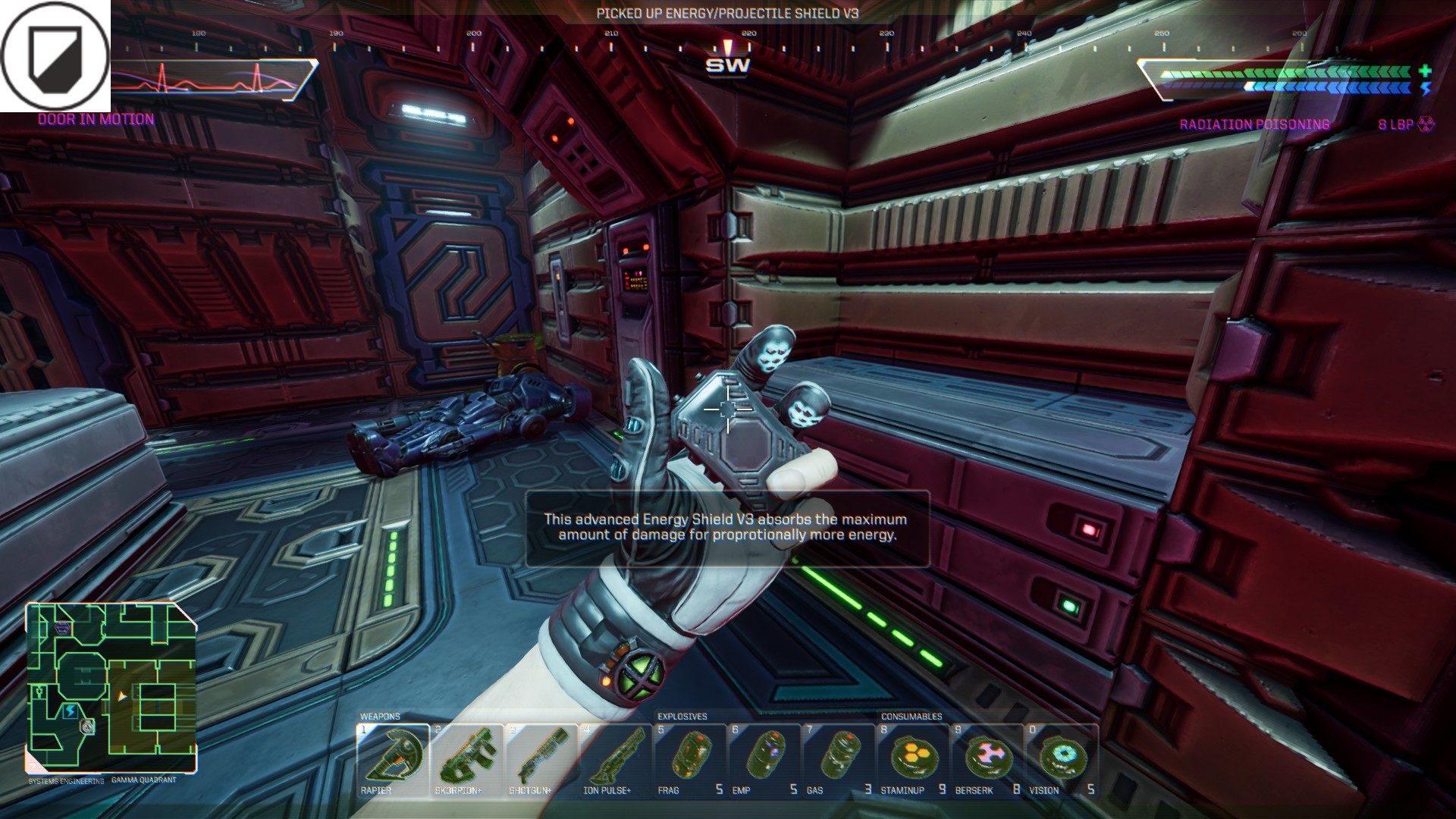Select the Frag grenade slot
Viewport: 1456px width, 819px height.
[x=690, y=761]
